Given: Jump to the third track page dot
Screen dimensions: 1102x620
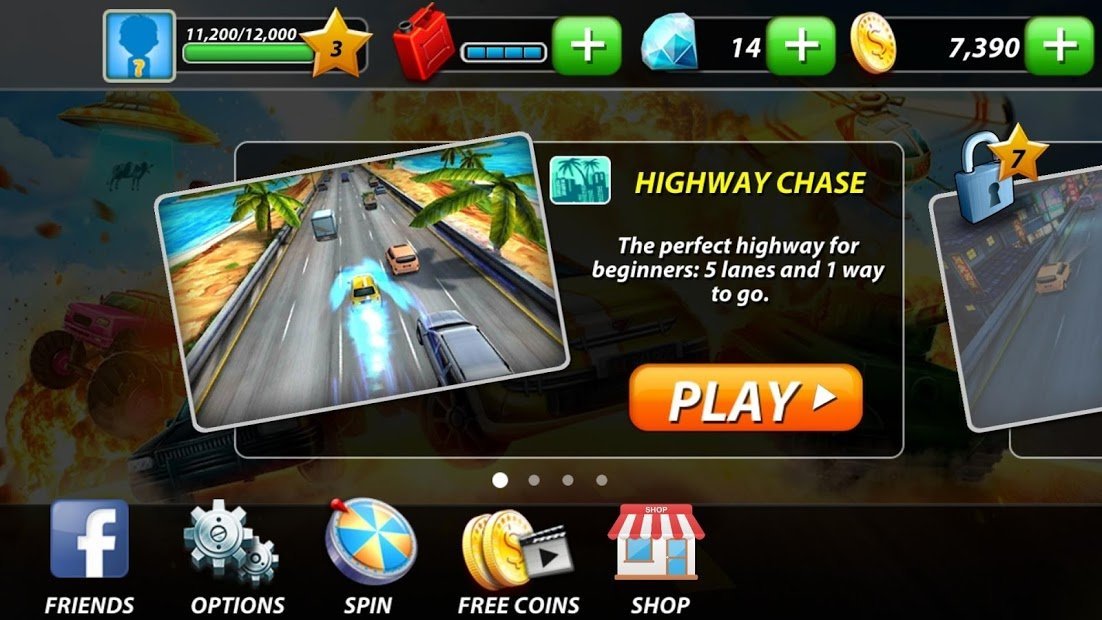Looking at the screenshot, I should [568, 480].
